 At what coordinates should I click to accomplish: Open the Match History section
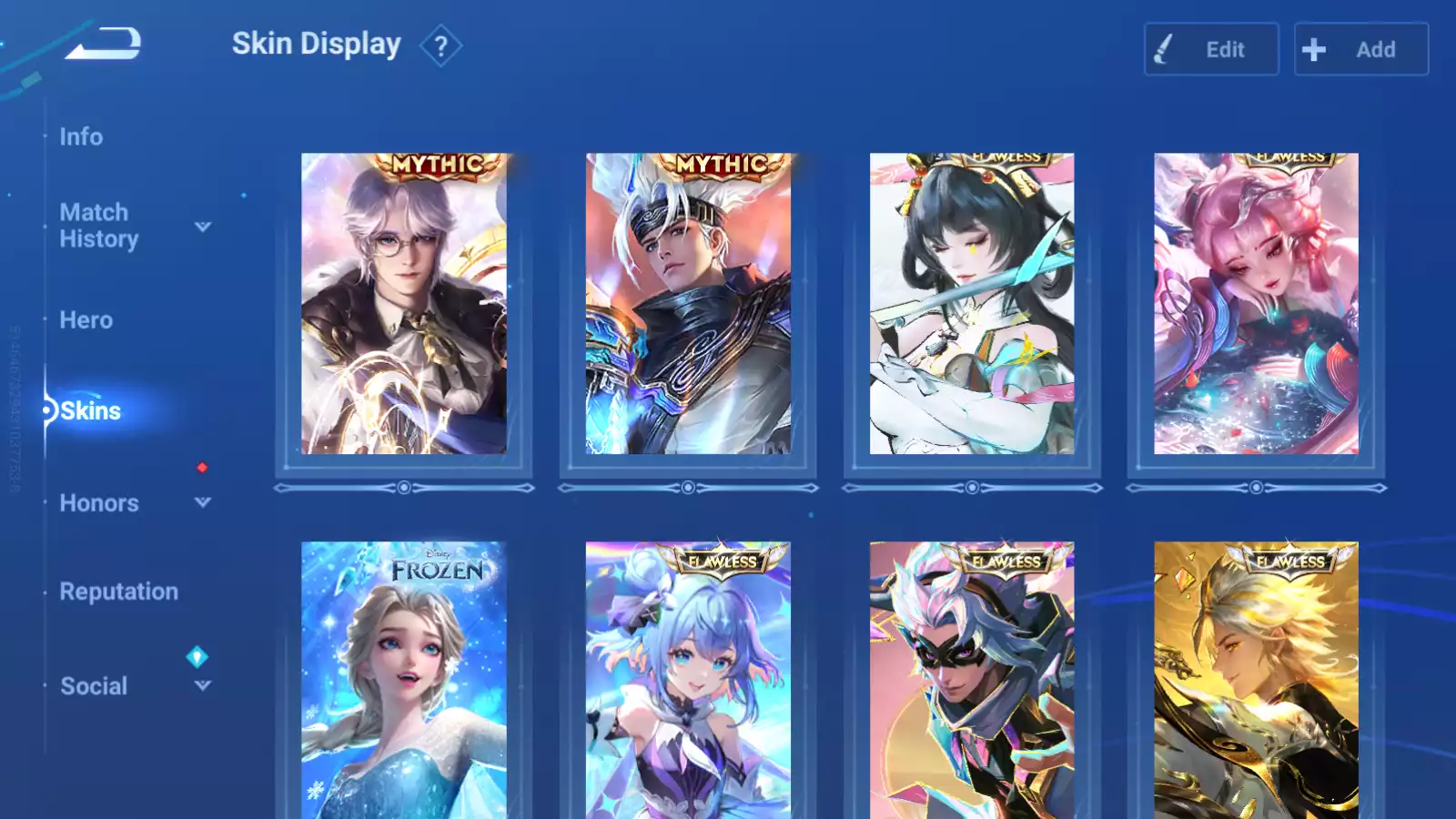tap(98, 226)
